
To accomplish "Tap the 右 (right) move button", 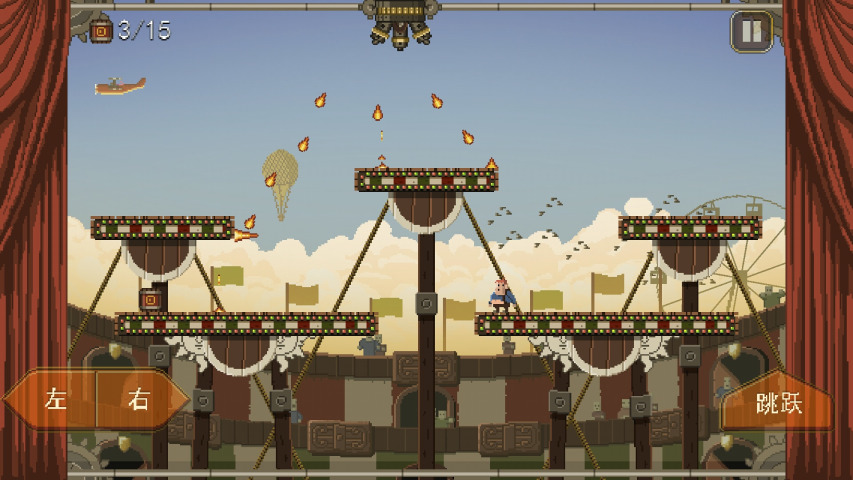I will 138,400.
